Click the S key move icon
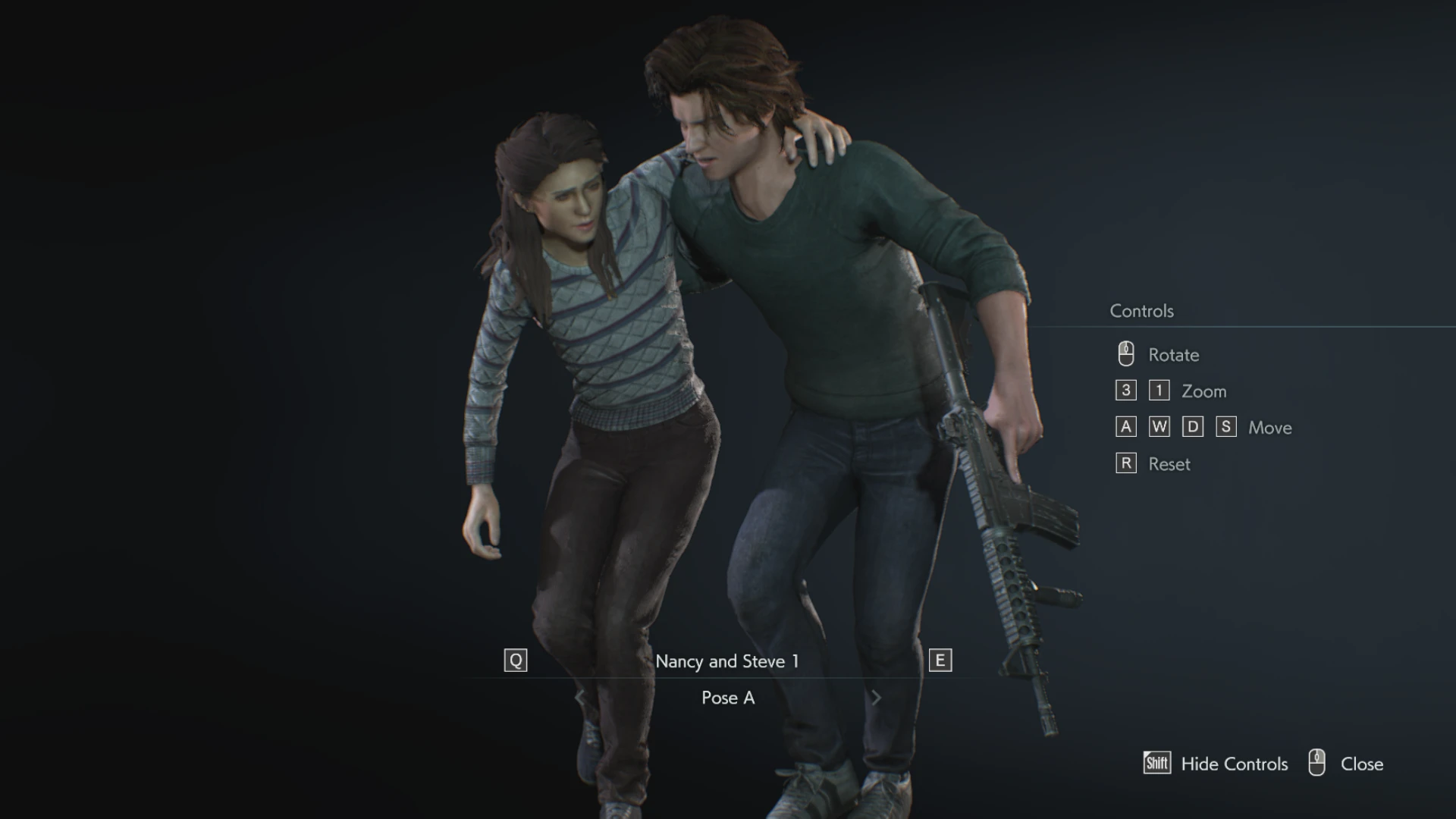The width and height of the screenshot is (1456, 819). 1225,426
